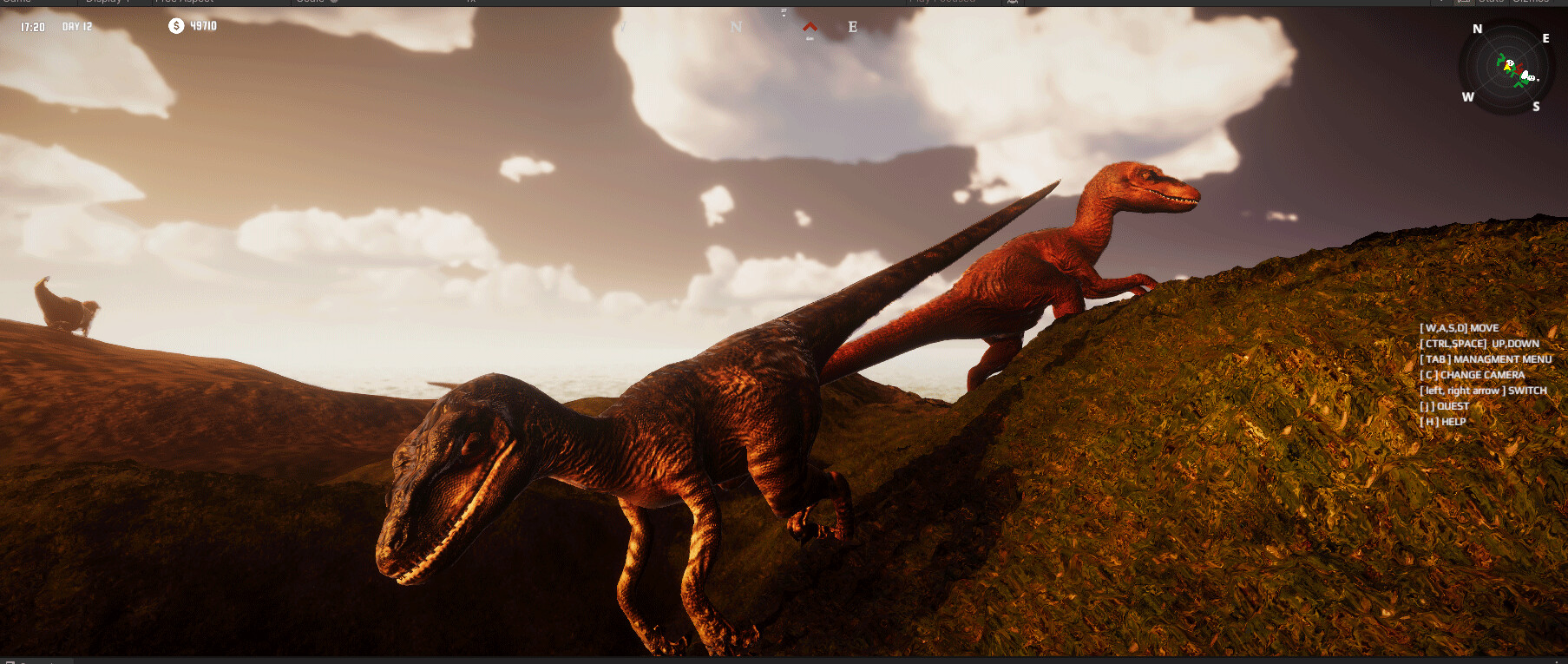Image resolution: width=1568 pixels, height=664 pixels.
Task: Adjust the Scale slider in the toolbar
Action: 332,2
